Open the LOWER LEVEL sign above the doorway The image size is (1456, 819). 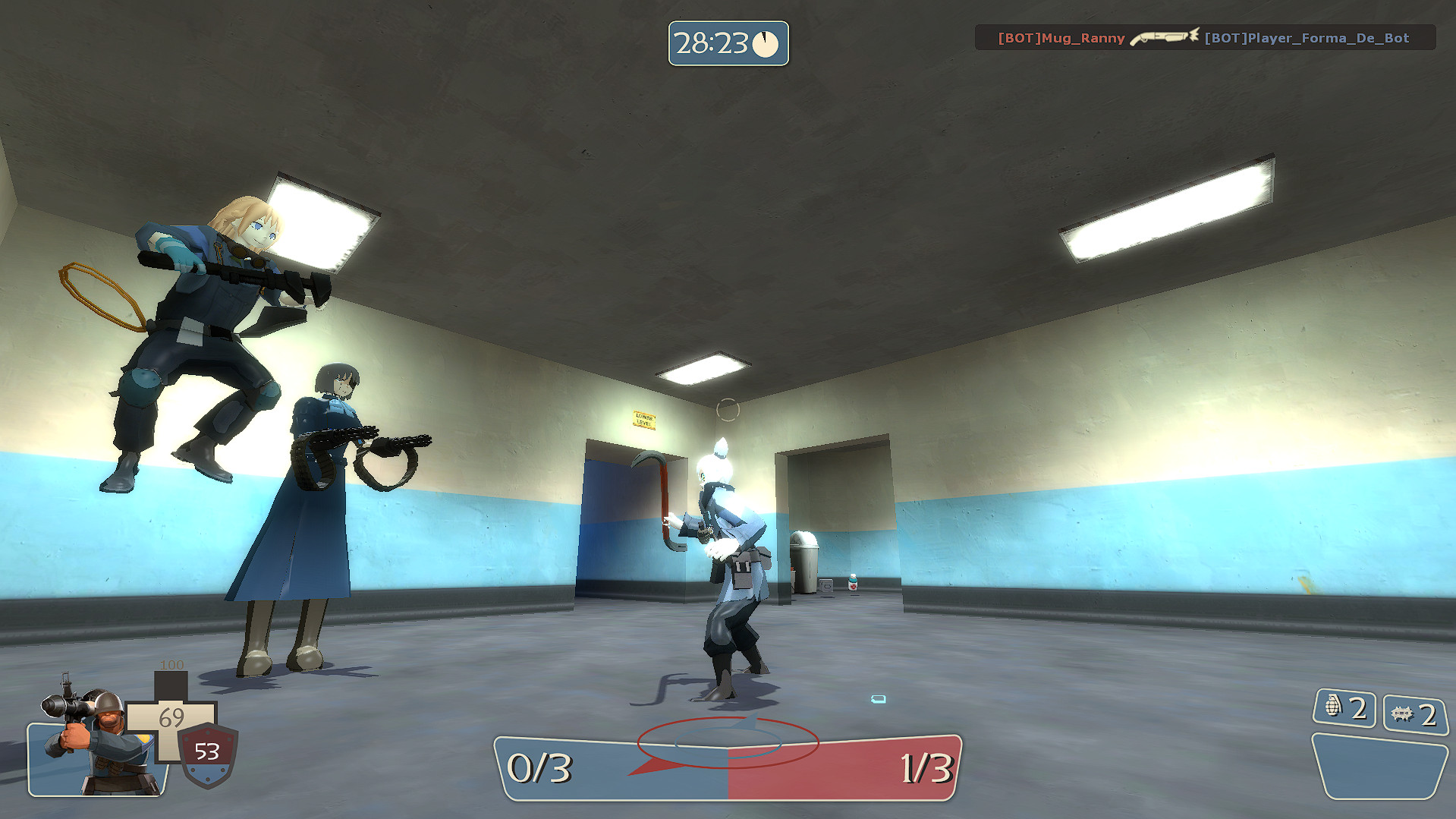tap(644, 418)
